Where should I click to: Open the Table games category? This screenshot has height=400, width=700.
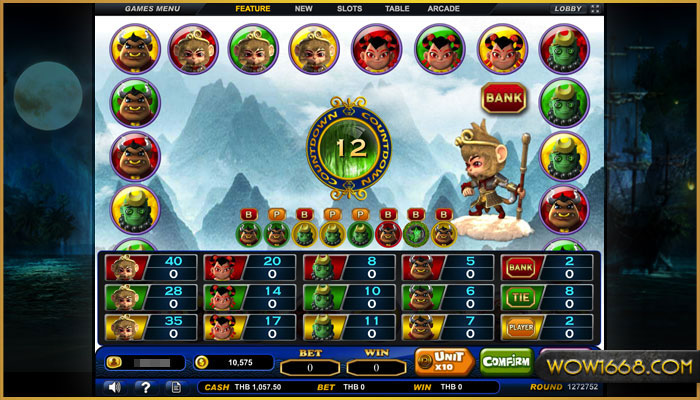[x=397, y=9]
